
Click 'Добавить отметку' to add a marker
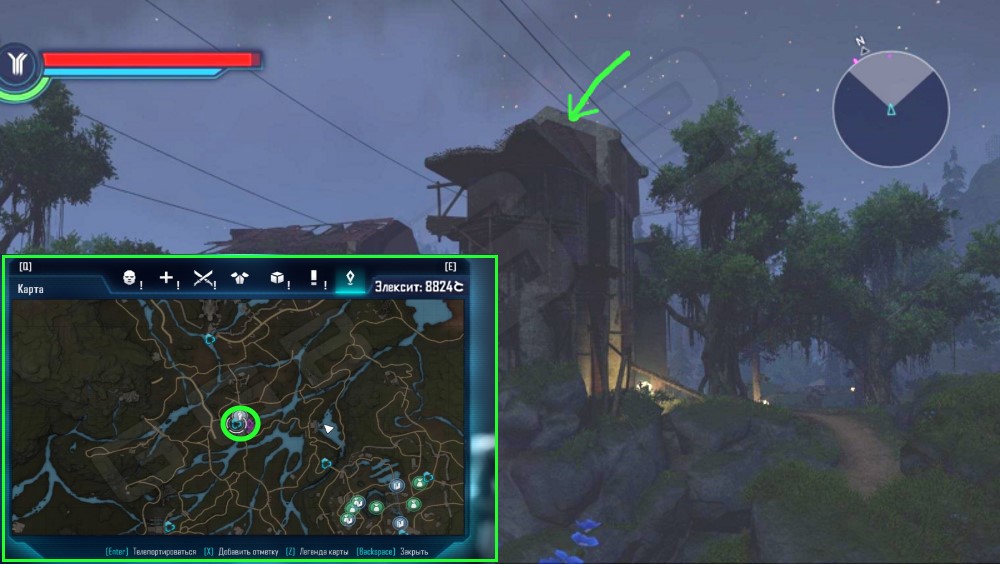(240, 551)
